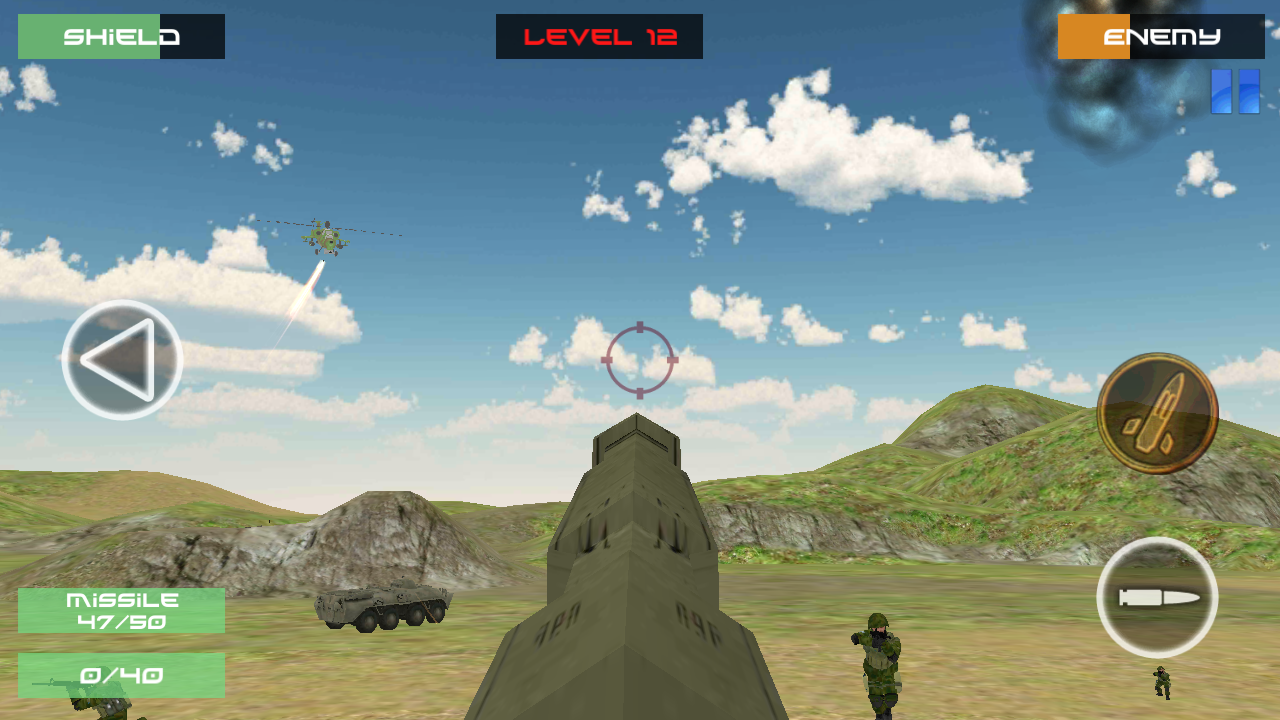Tap the machine gun bullet icon
The image size is (1280, 720).
pos(1158,597)
